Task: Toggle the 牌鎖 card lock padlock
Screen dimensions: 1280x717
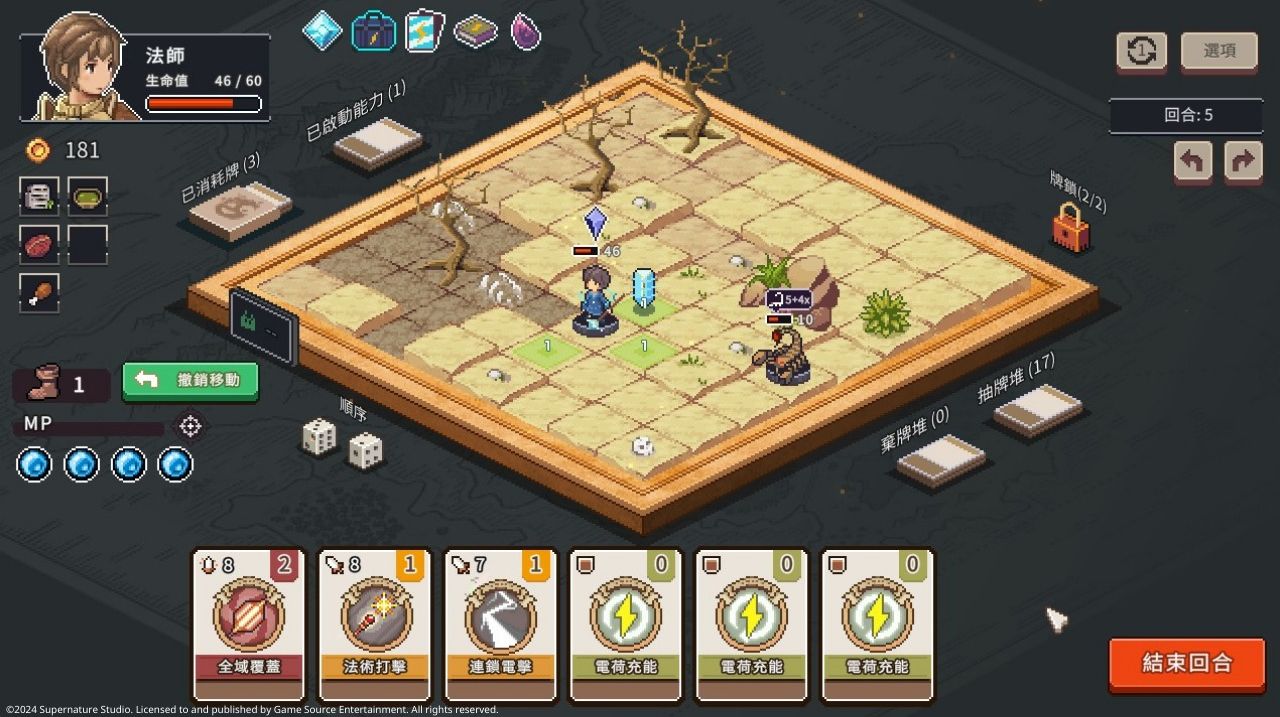Action: coord(1069,228)
